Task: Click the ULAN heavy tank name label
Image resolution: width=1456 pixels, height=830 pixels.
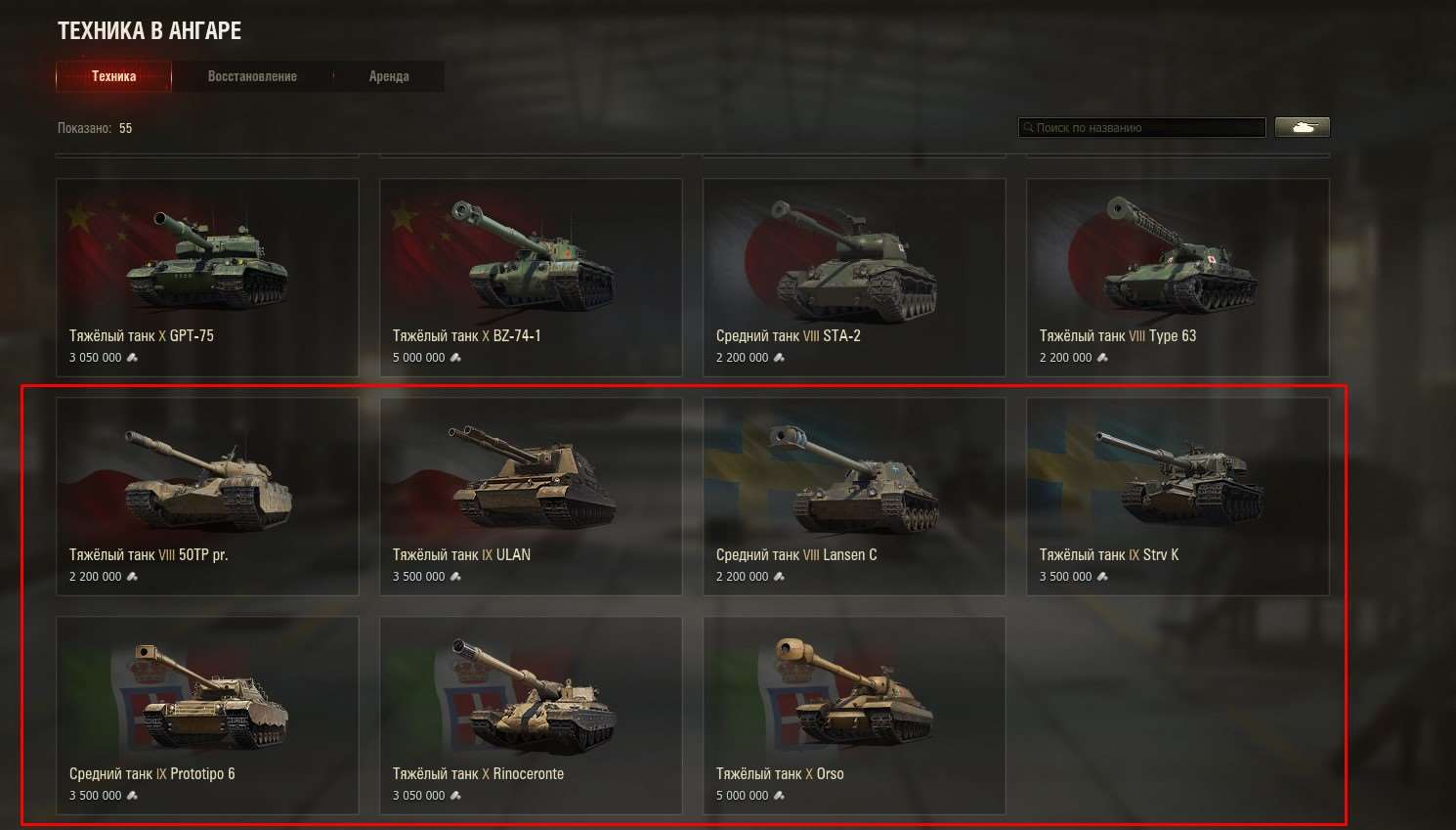Action: 461,554
